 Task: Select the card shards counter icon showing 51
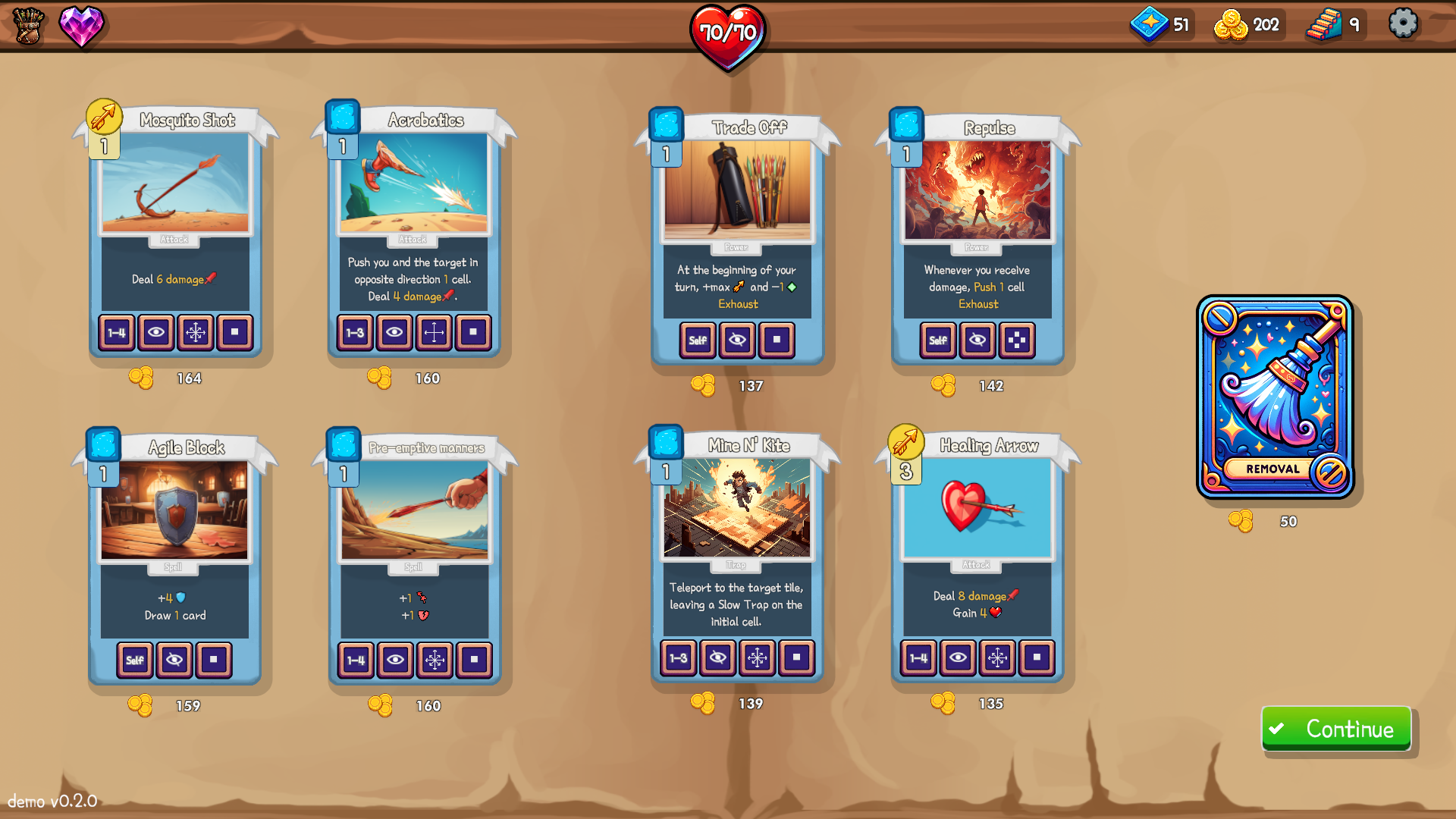pos(1150,24)
